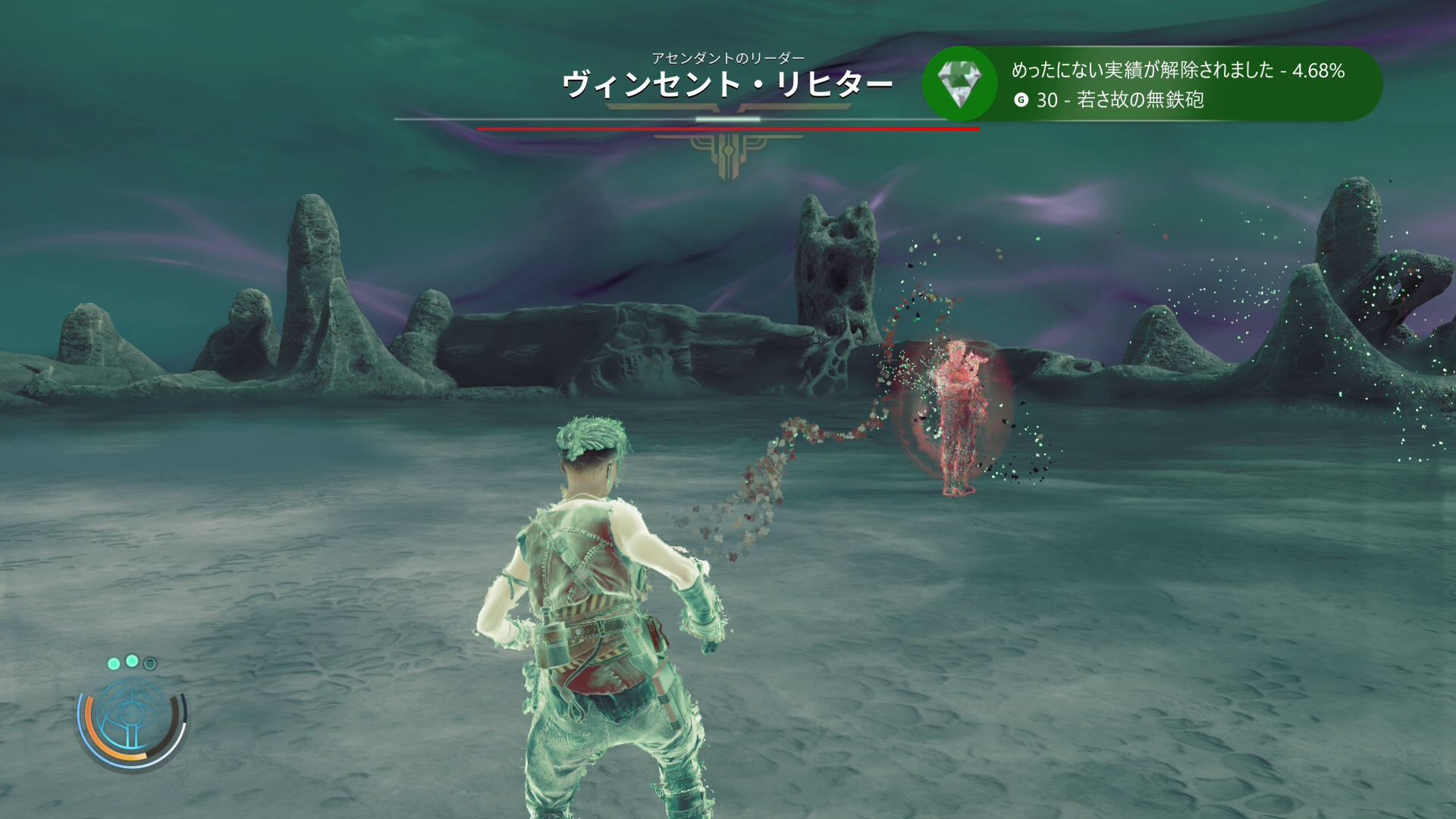
Task: Select the circular ability emblem gauge
Action: (131, 715)
